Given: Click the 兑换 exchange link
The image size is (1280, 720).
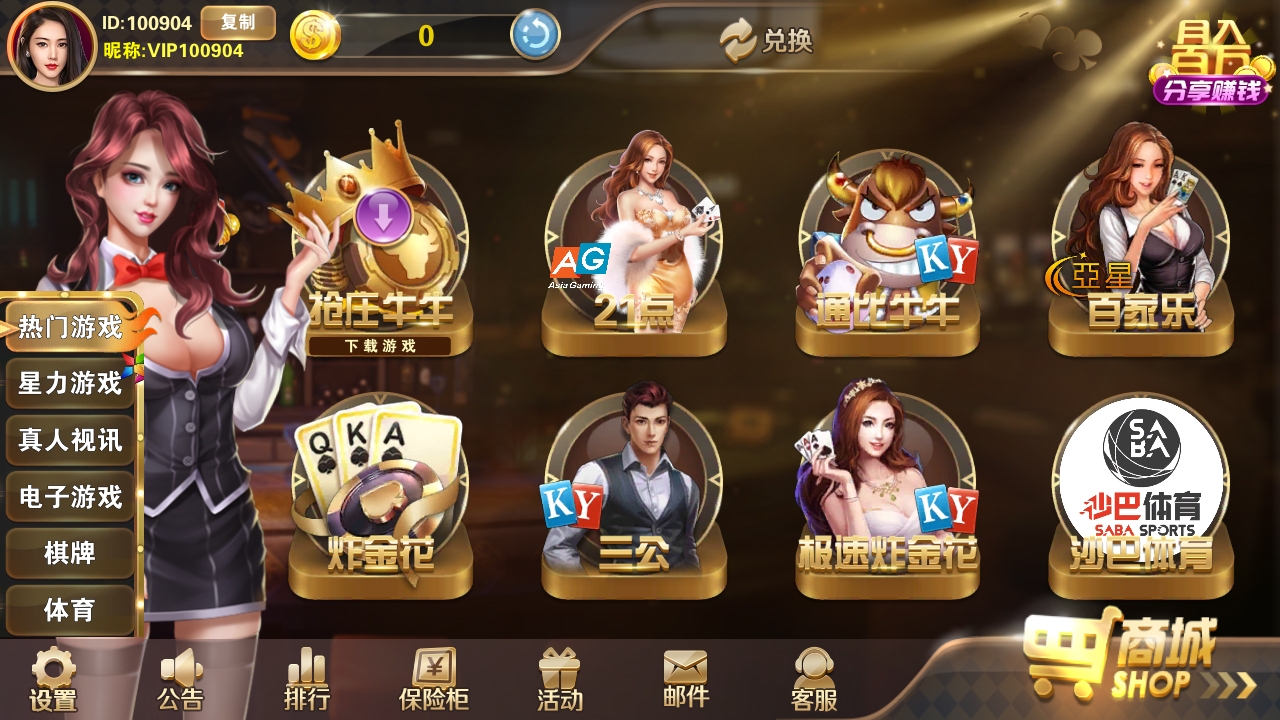Looking at the screenshot, I should click(x=770, y=42).
